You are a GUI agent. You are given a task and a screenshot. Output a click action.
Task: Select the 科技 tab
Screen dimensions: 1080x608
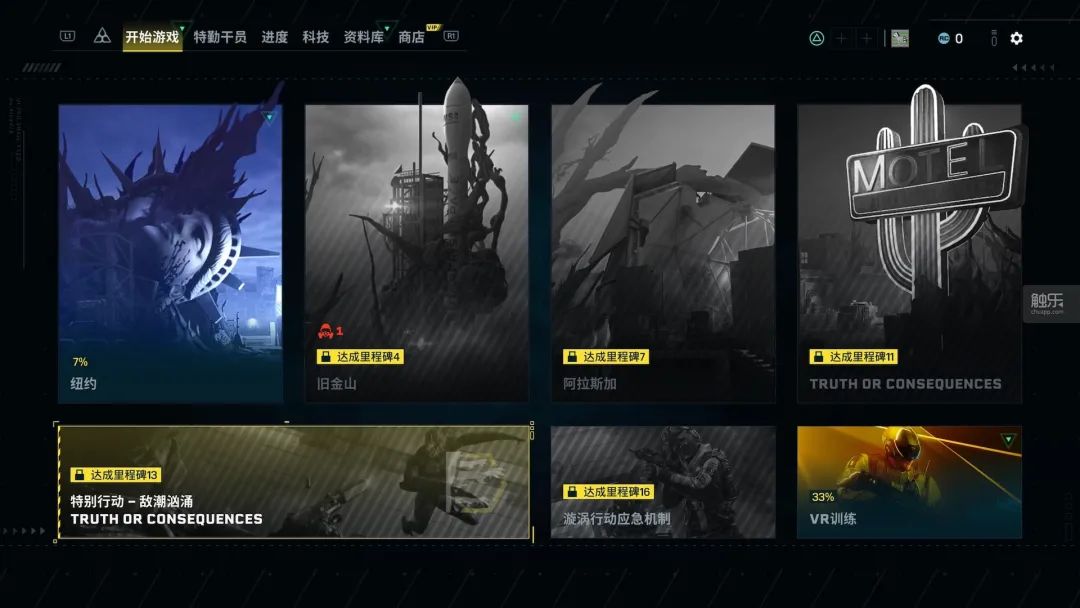coord(315,37)
